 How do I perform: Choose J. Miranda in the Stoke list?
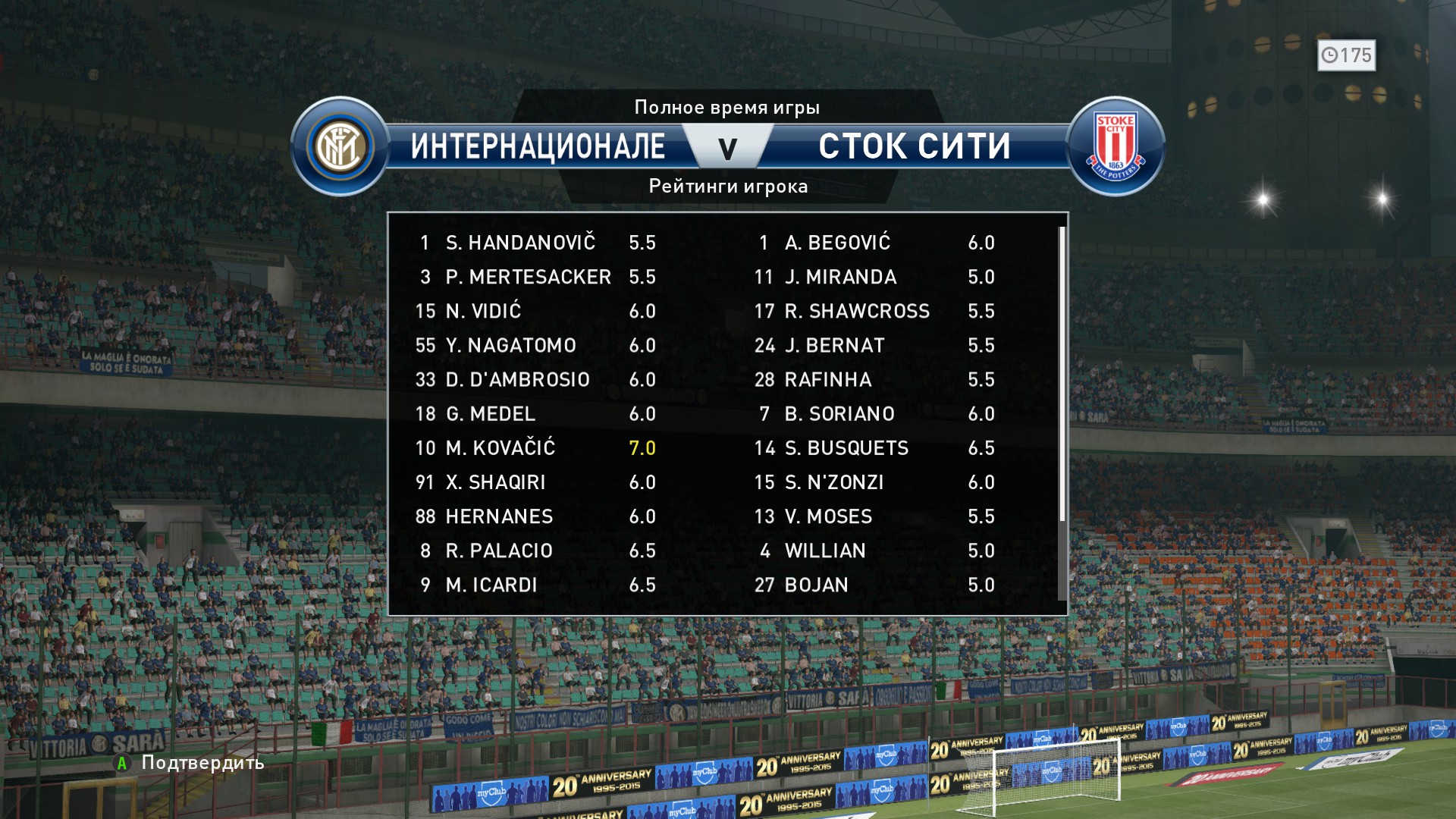[x=874, y=277]
